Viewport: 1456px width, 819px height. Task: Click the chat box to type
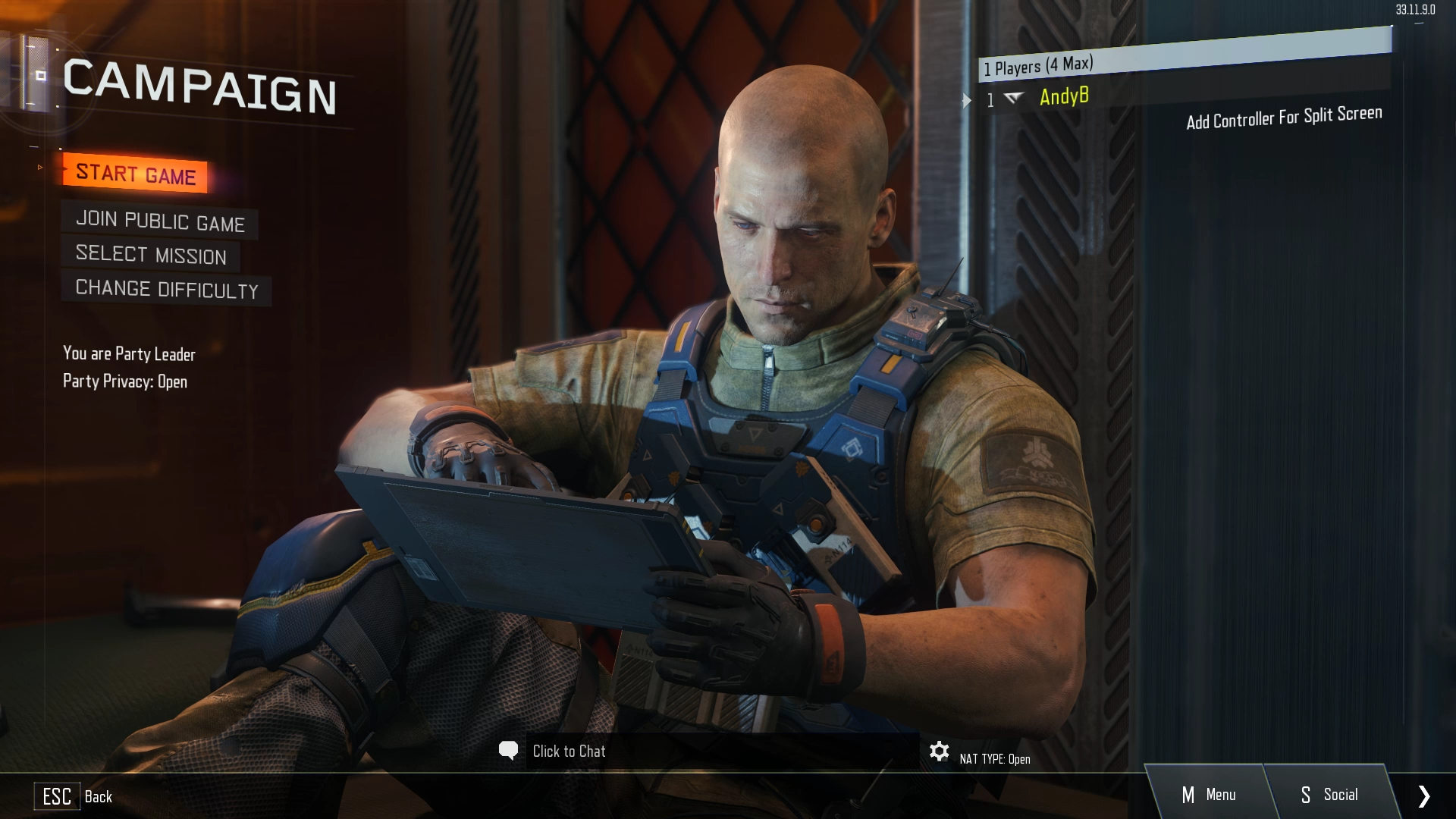[x=569, y=752]
